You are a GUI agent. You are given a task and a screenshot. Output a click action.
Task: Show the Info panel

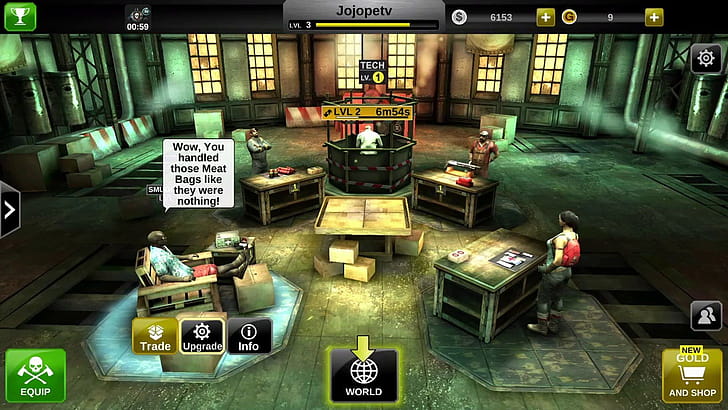point(249,336)
